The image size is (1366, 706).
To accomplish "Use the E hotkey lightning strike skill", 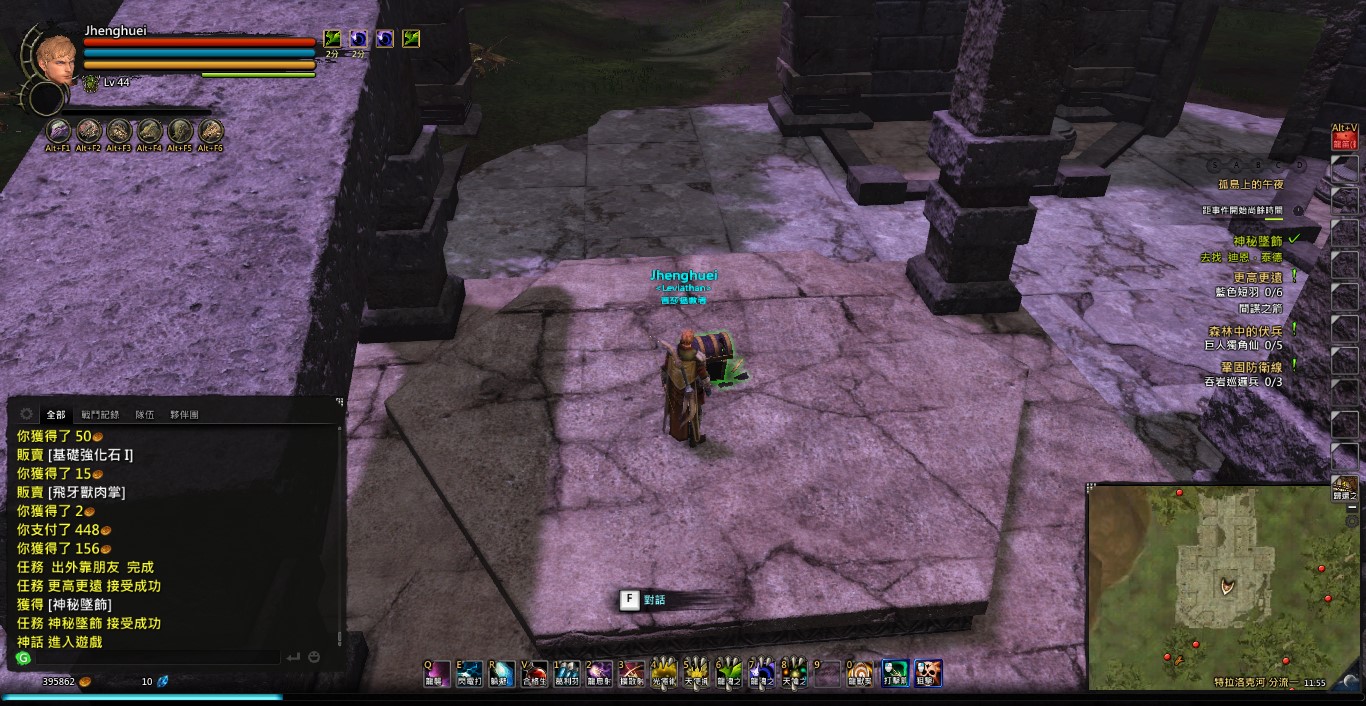I will (x=469, y=673).
